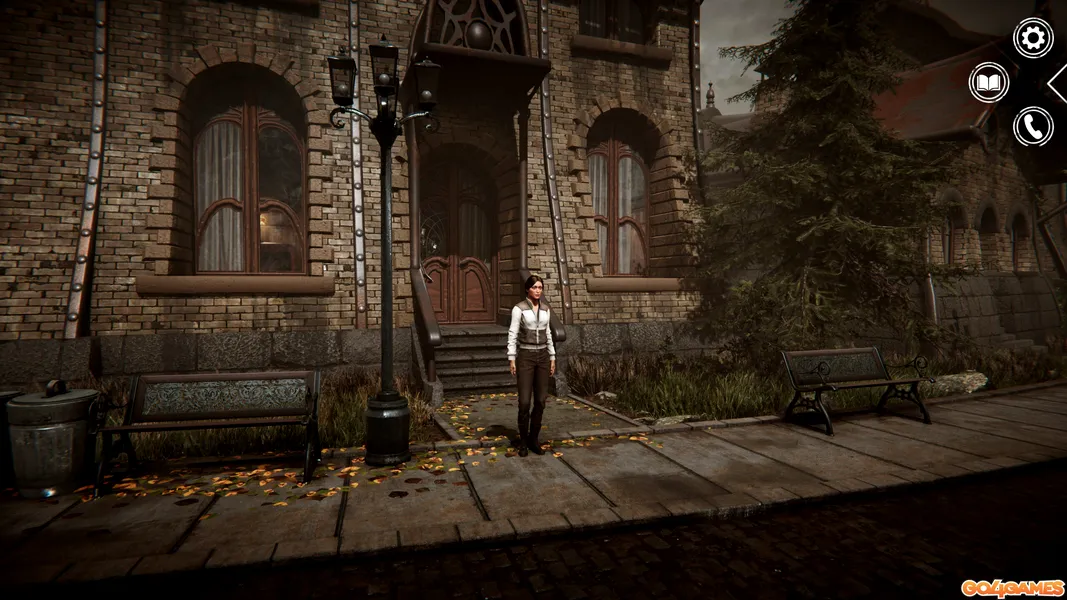Collapse the side menu arrow
This screenshot has height=600, width=1067.
click(x=1058, y=83)
